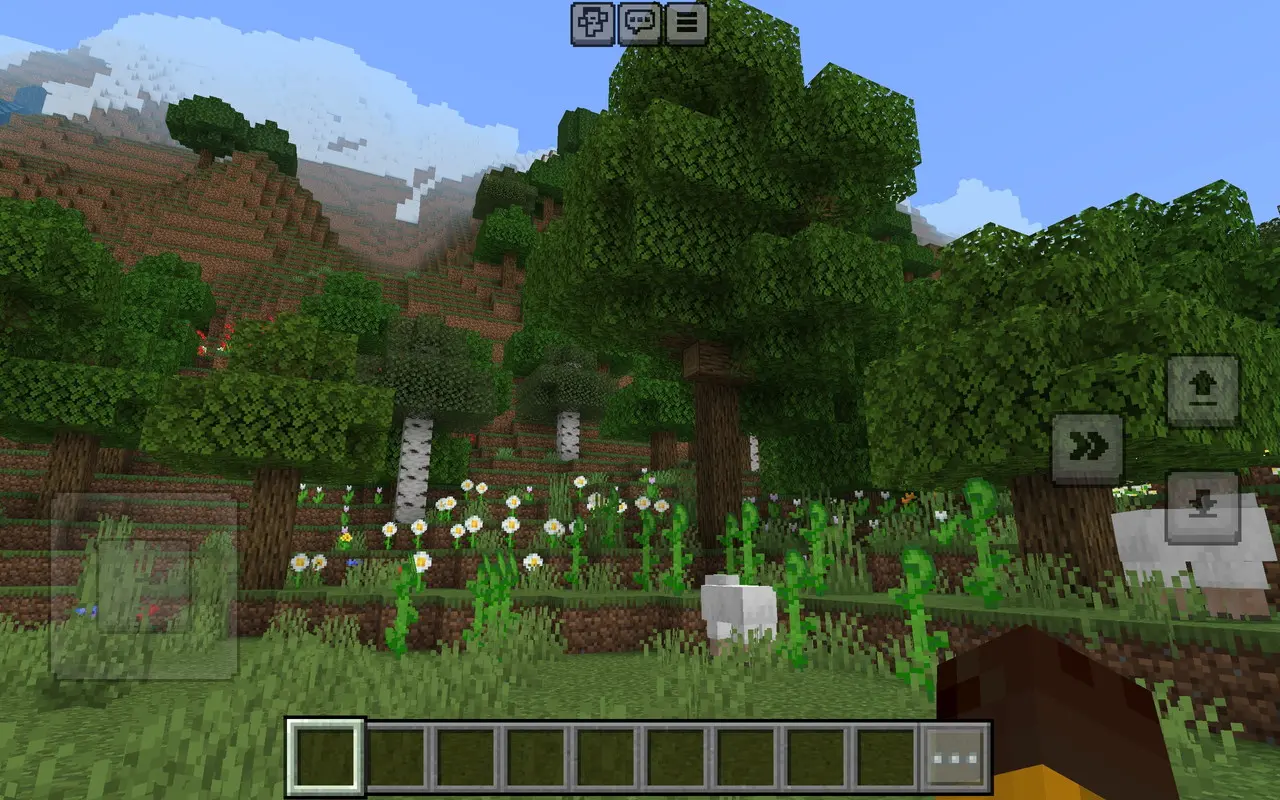This screenshot has height=800, width=1280.
Task: Activate the sprint double-arrow button
Action: point(1087,449)
